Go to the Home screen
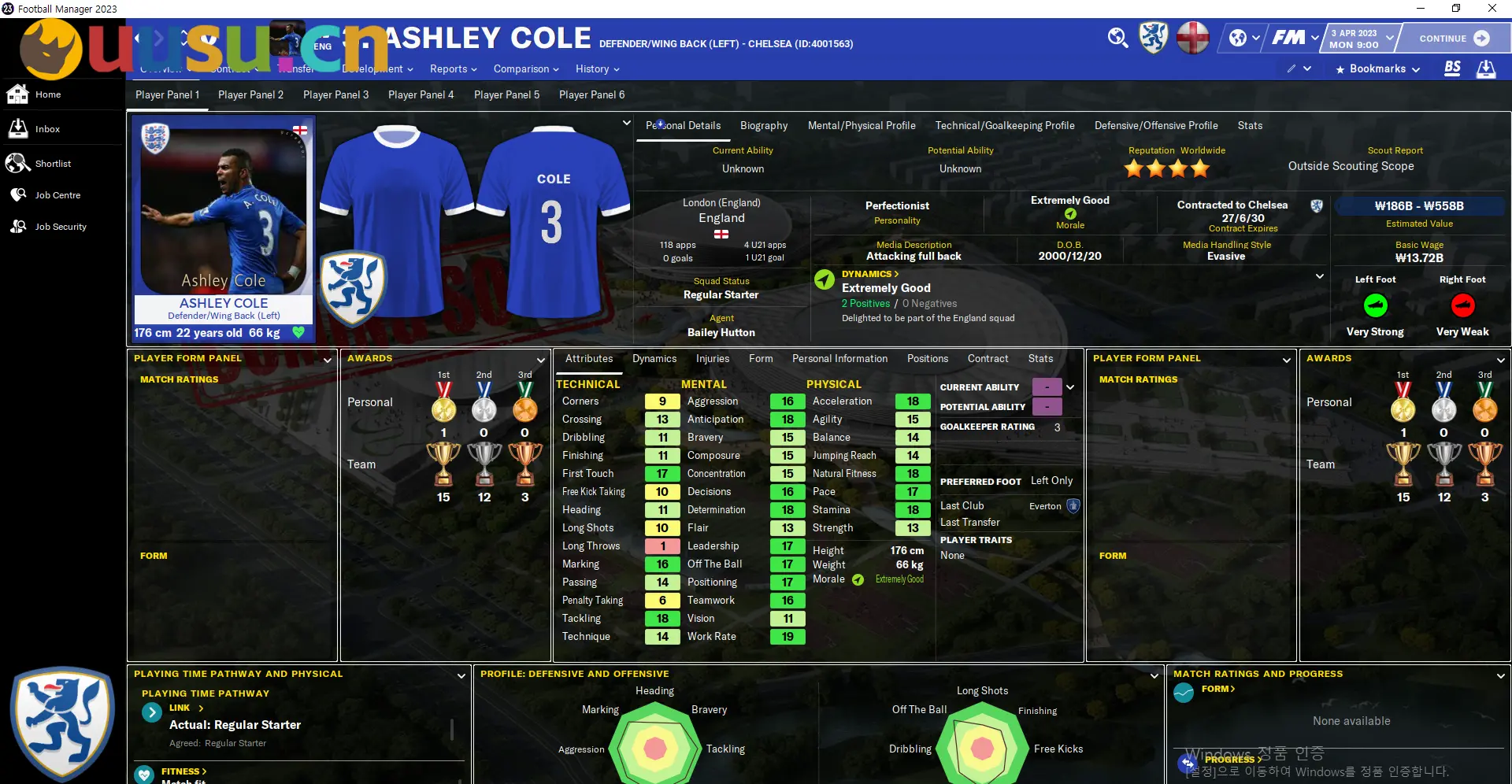The height and width of the screenshot is (784, 1512). tap(47, 94)
